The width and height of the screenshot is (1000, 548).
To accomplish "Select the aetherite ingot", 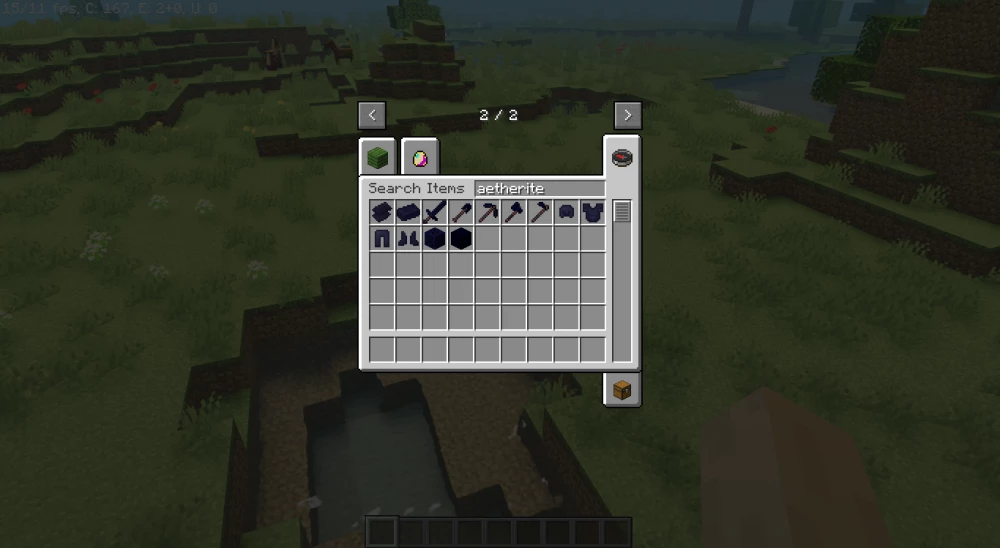I will coord(408,212).
